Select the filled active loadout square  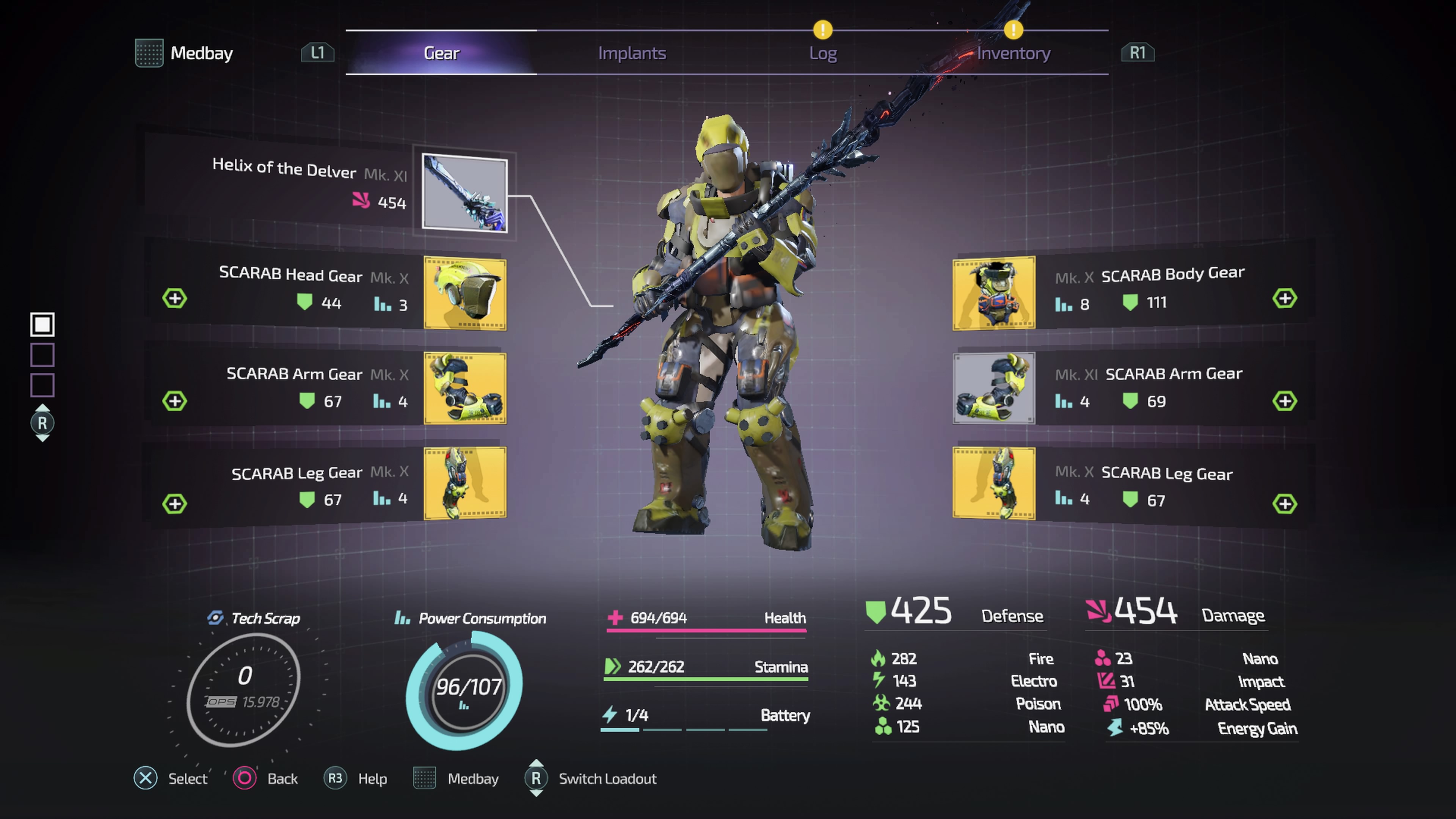42,325
